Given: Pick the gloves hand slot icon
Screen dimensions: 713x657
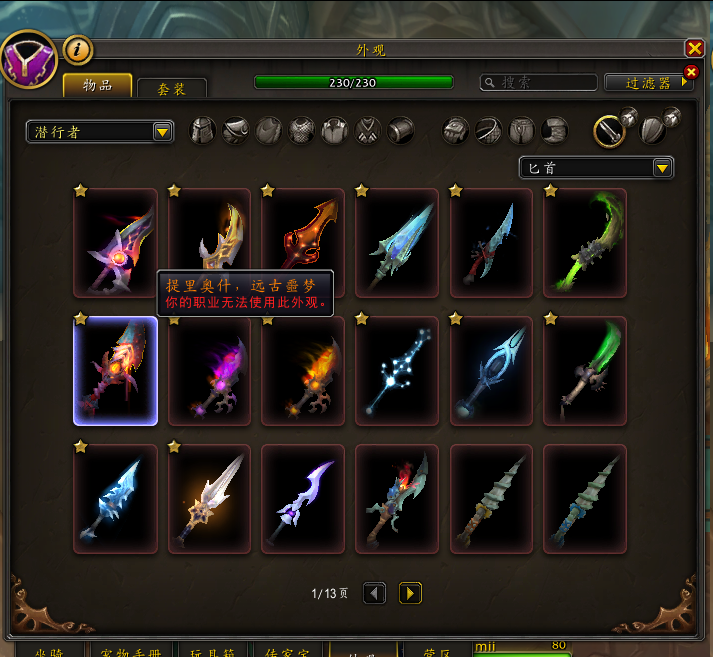Looking at the screenshot, I should (x=456, y=131).
